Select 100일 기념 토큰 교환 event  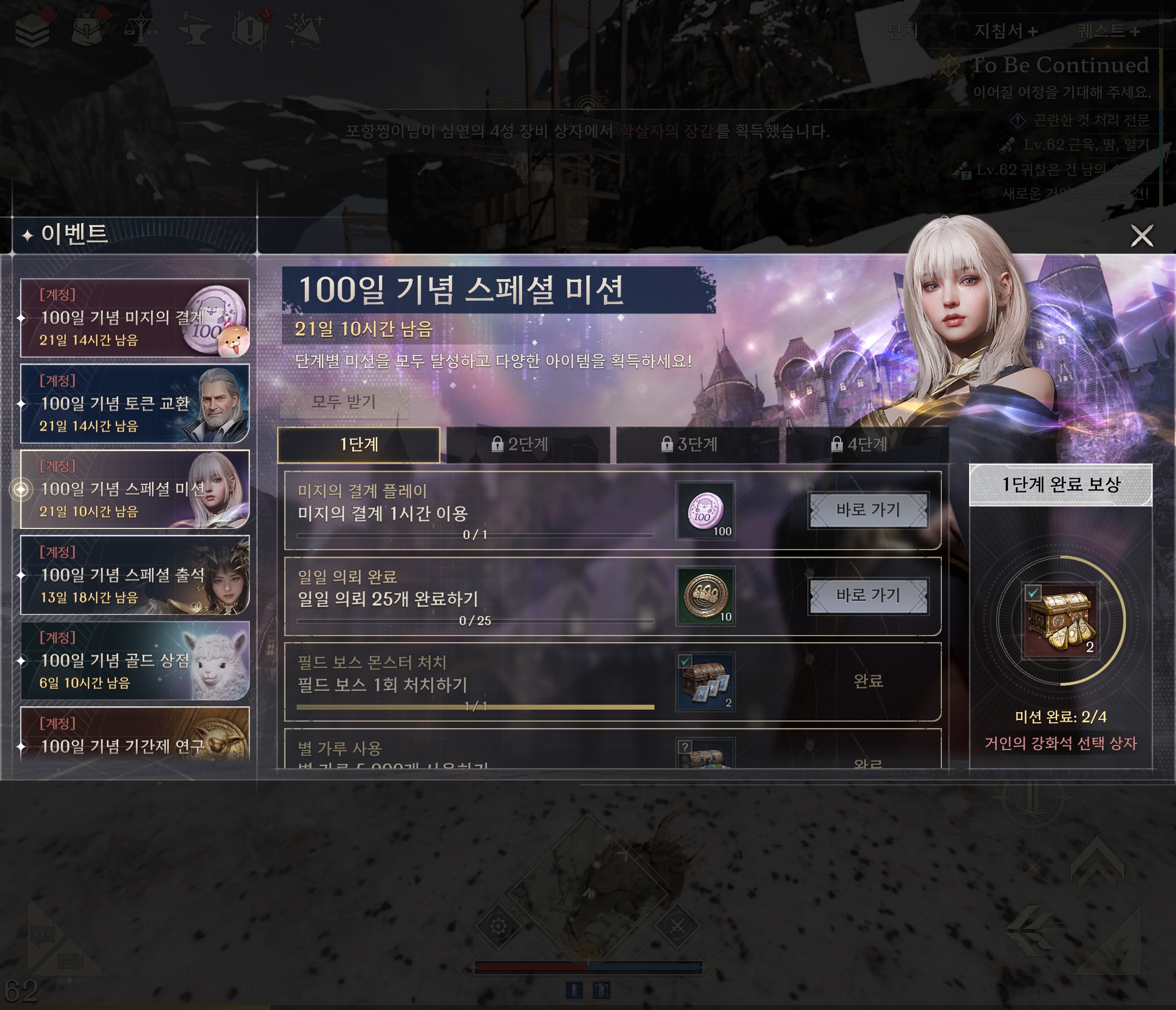pos(134,403)
